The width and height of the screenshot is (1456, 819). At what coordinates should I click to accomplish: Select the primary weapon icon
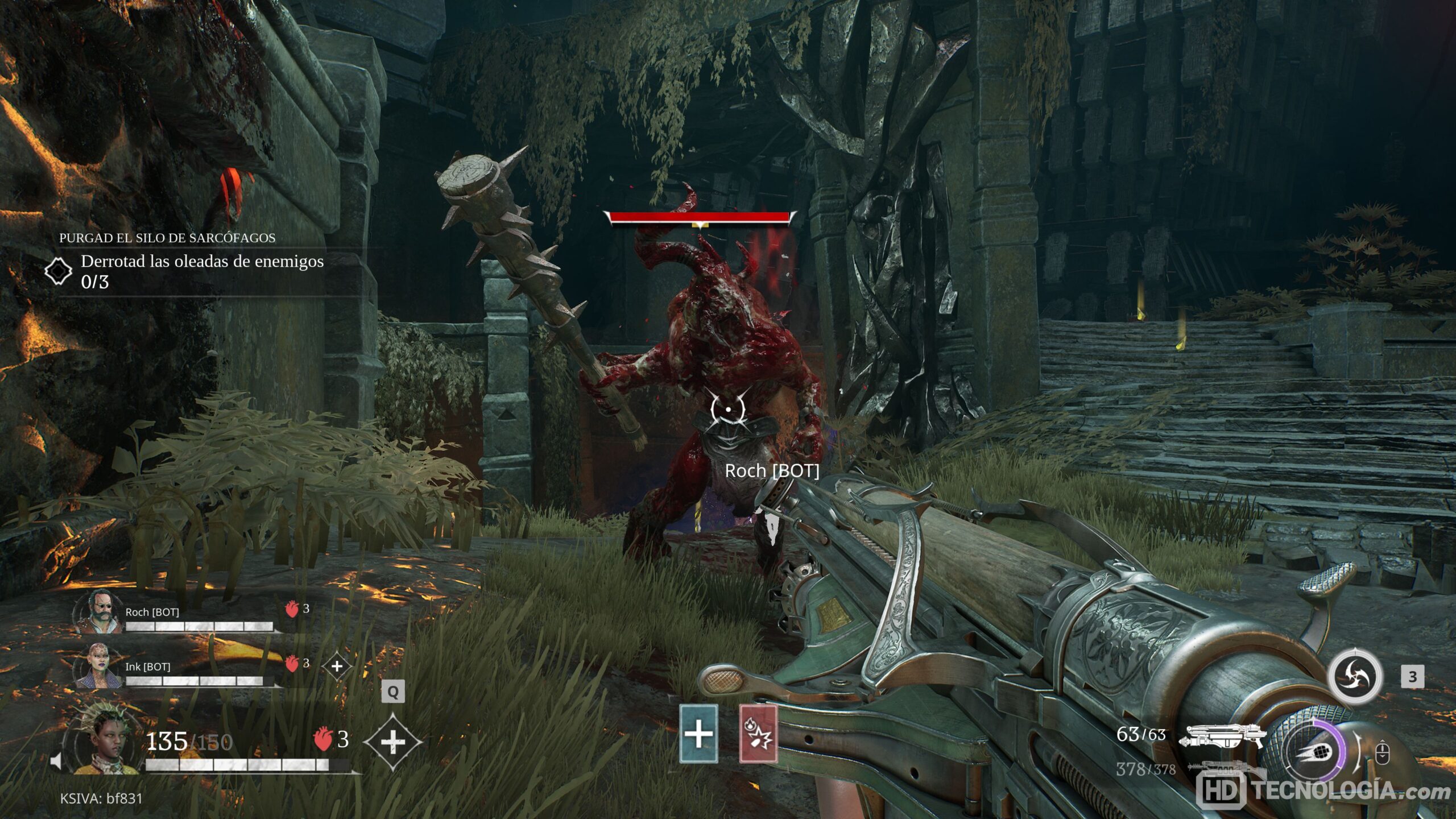1223,736
